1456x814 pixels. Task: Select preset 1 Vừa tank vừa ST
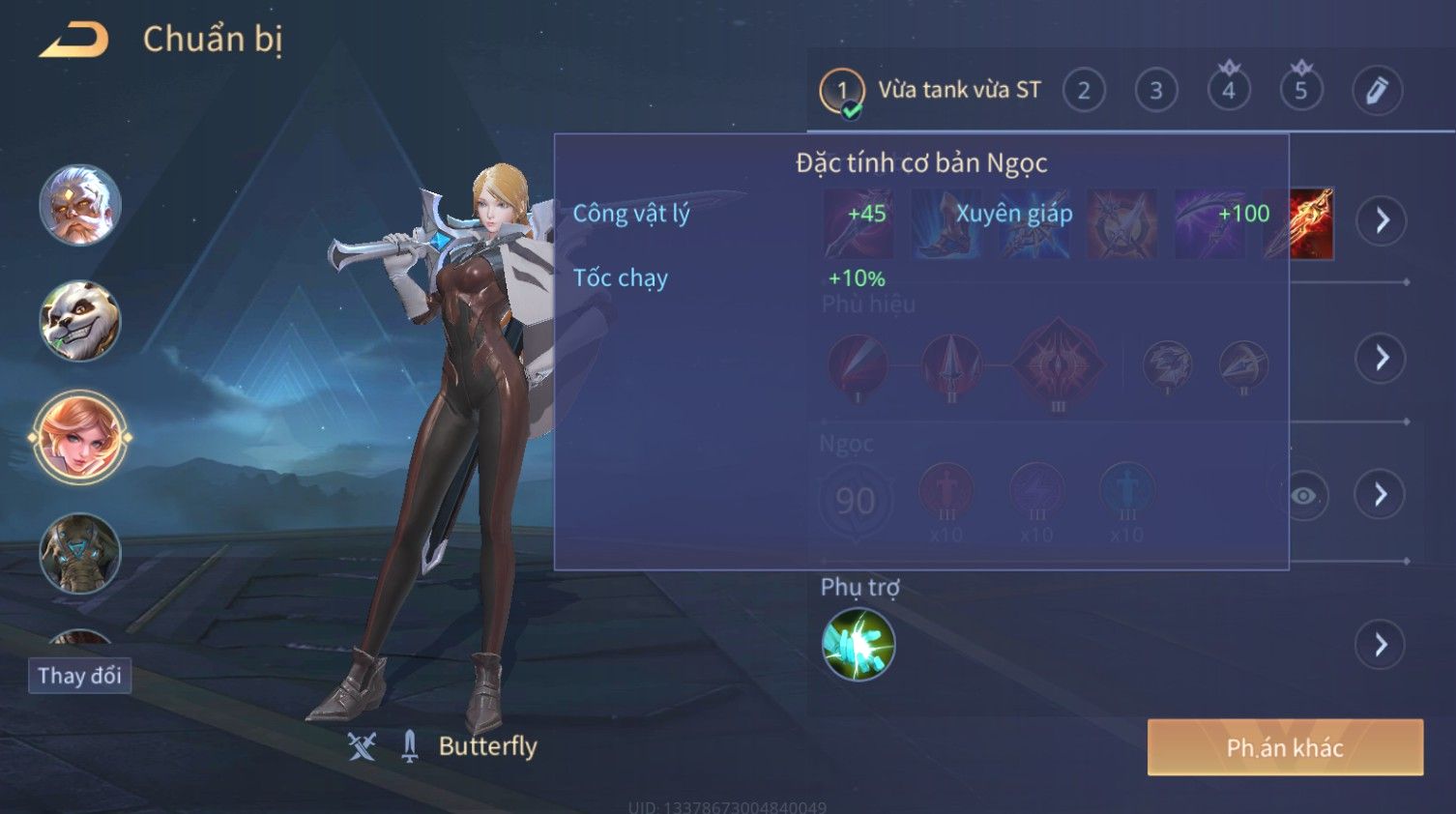pos(931,91)
